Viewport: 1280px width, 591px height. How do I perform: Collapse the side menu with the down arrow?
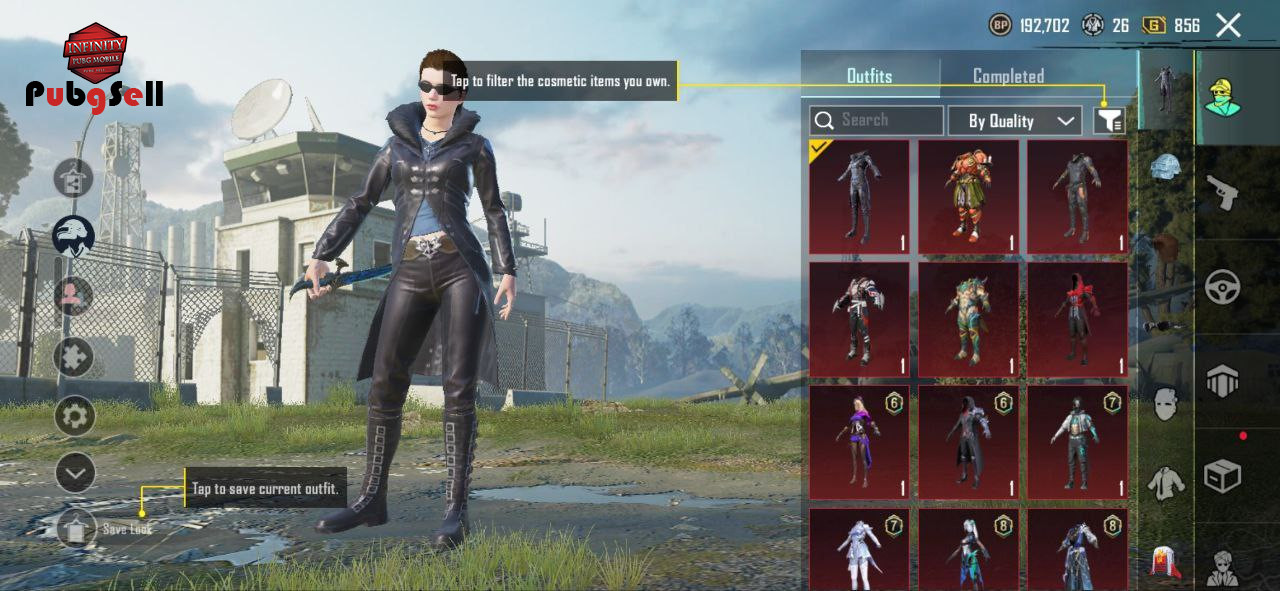click(75, 472)
